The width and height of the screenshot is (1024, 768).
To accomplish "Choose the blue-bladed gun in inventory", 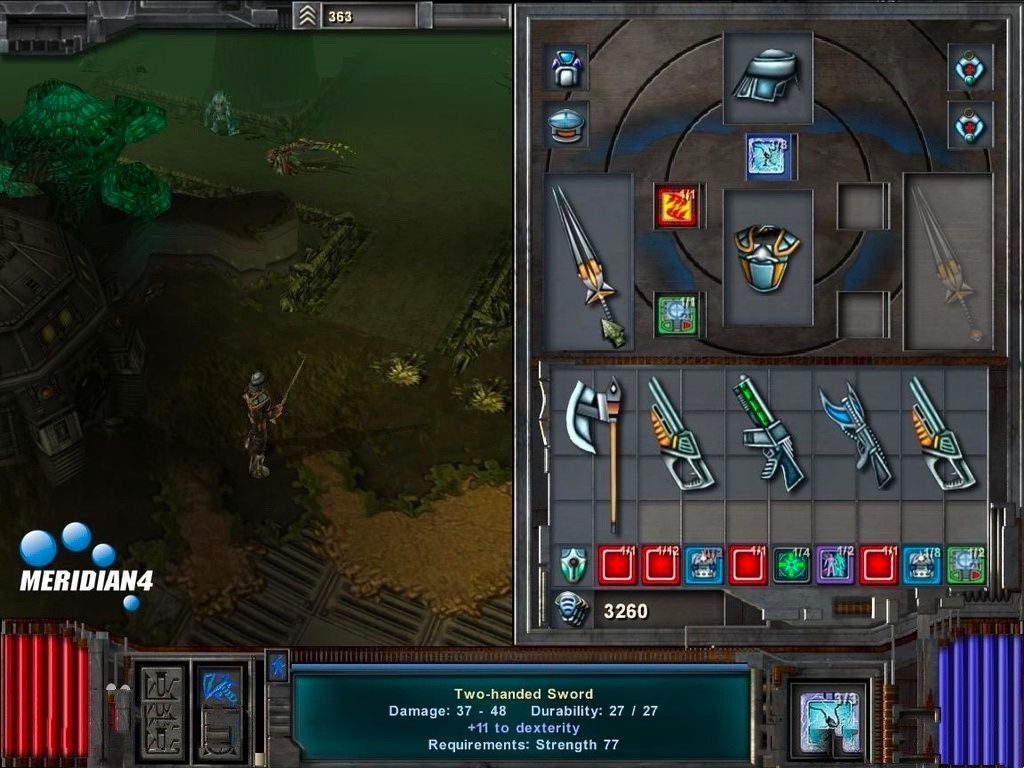I will click(x=857, y=433).
